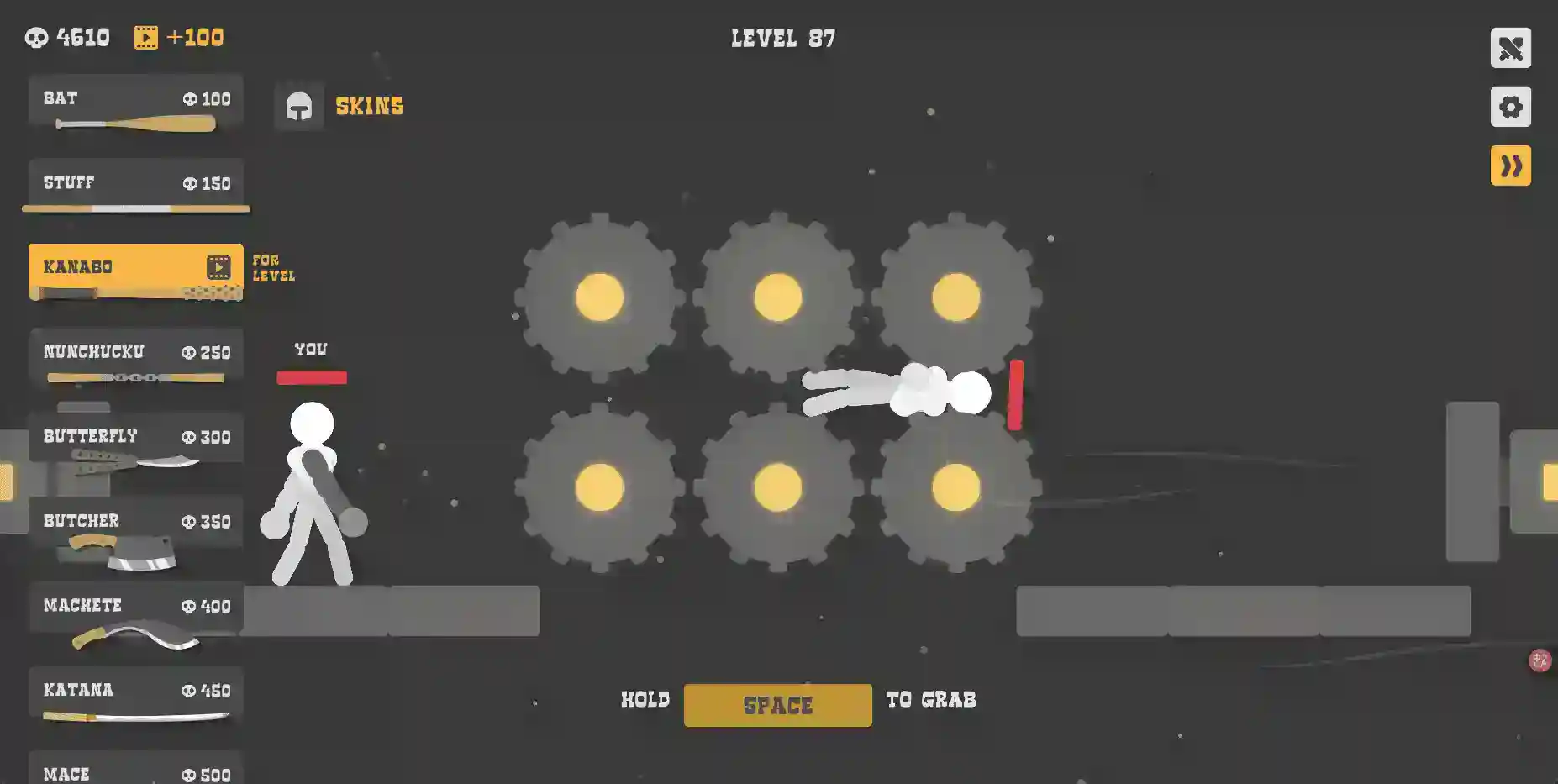Skip level with the orange arrows button
The image size is (1558, 784).
pos(1510,166)
